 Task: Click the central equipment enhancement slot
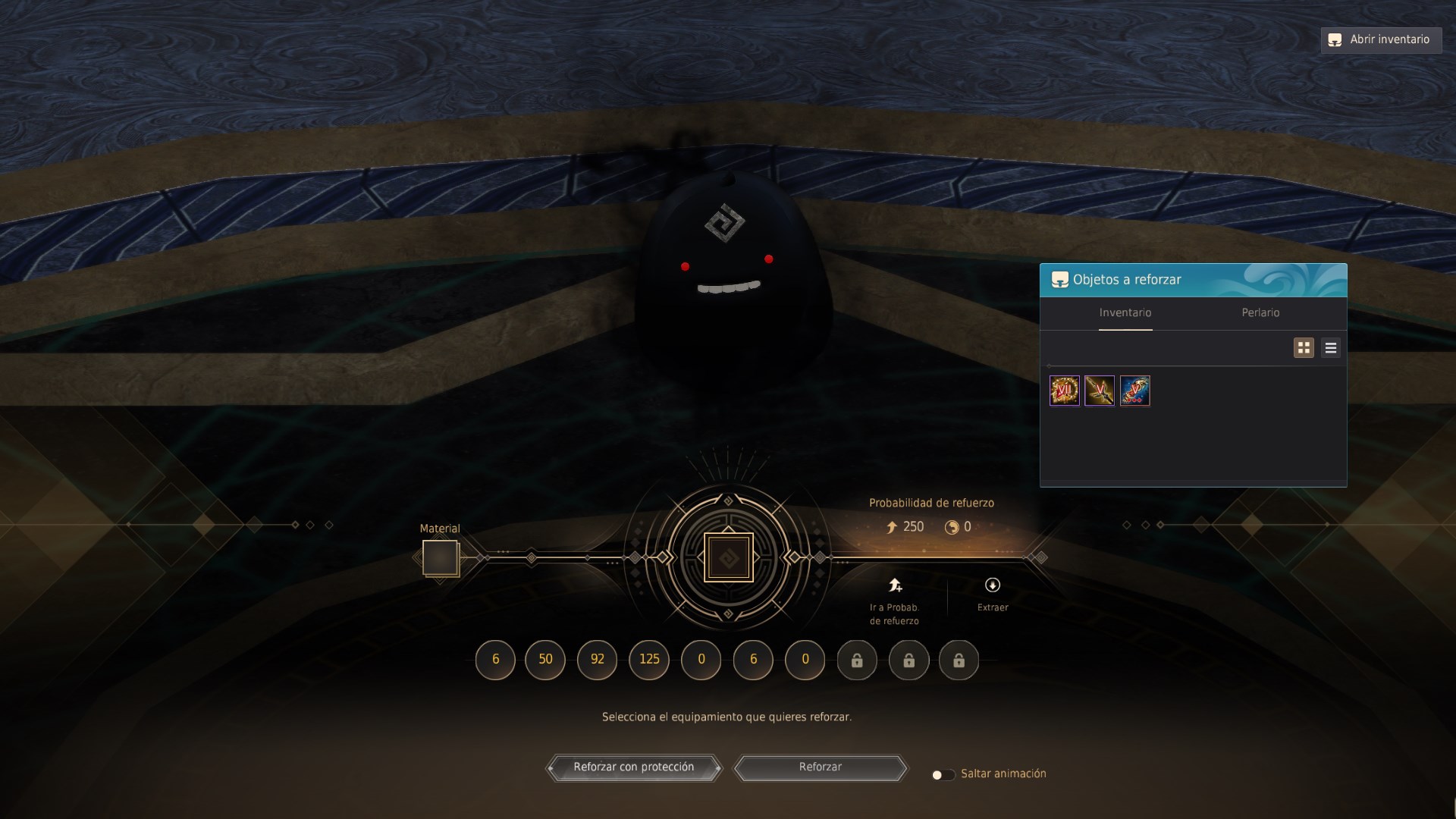click(728, 558)
